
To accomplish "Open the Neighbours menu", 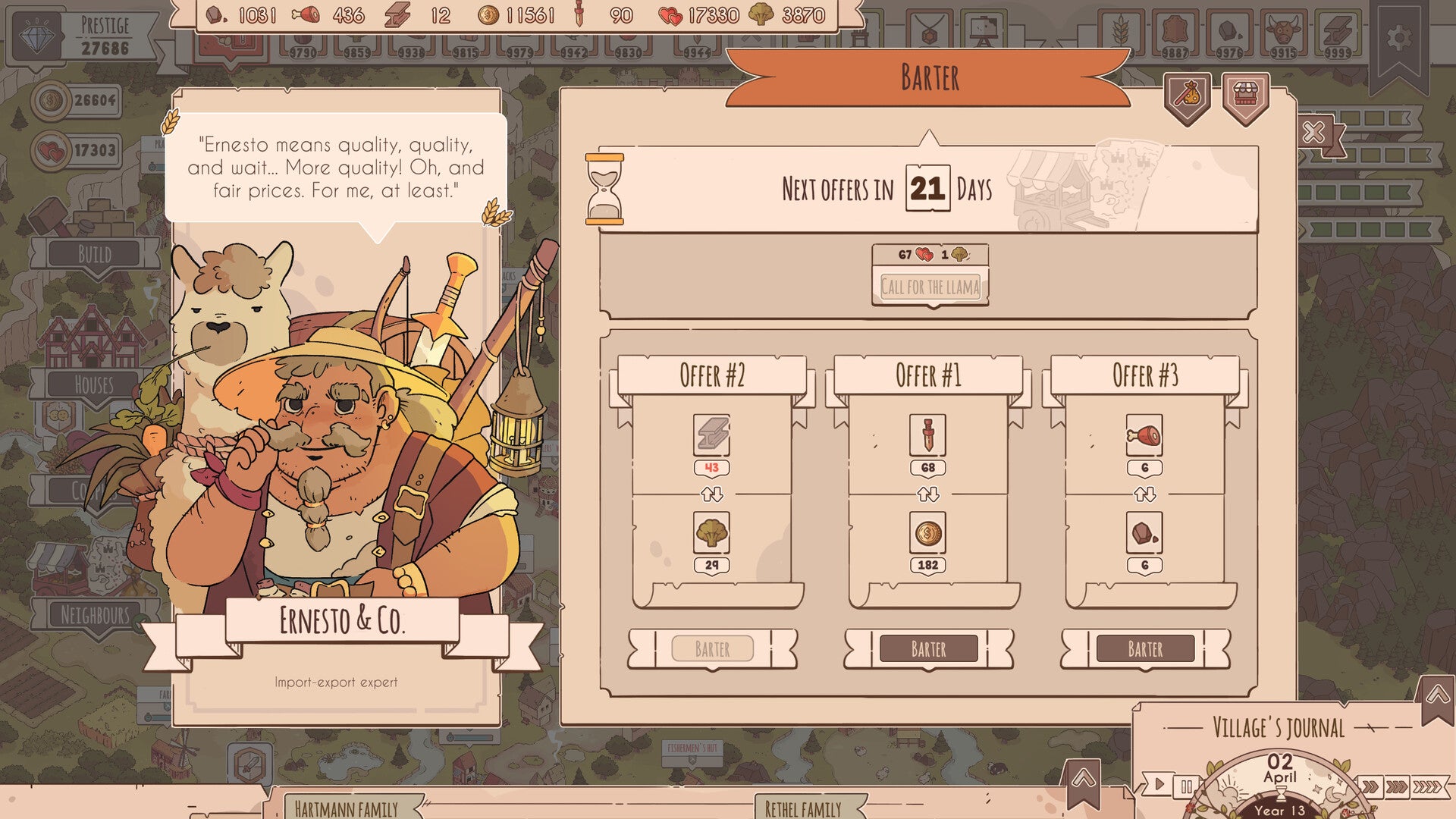I will point(95,614).
